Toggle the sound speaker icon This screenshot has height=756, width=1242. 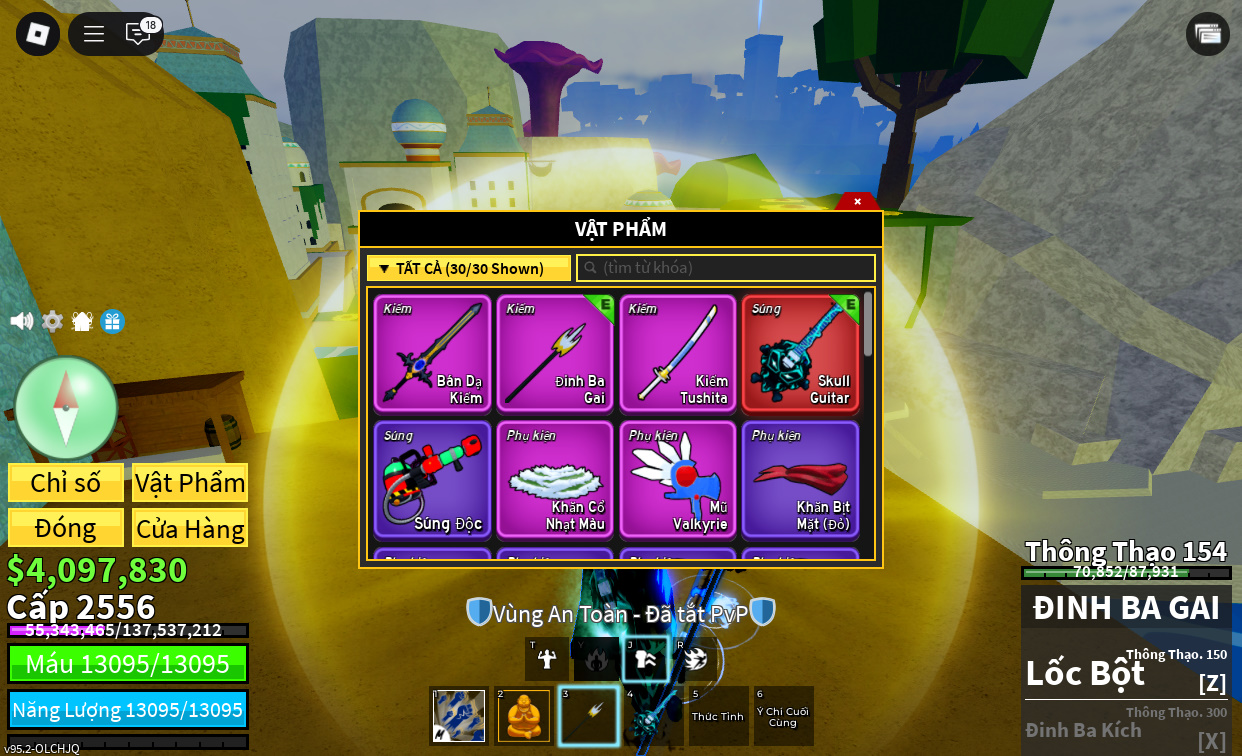point(21,321)
